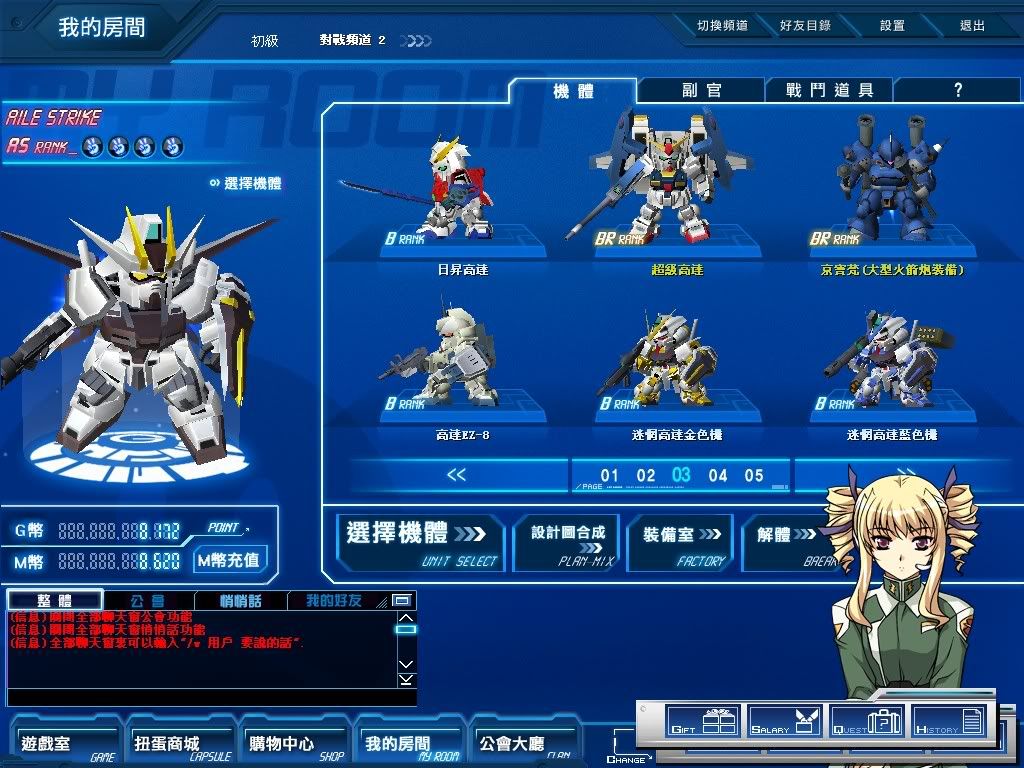Jump to unit page 04
Screen dimensions: 1024x768
coord(718,476)
